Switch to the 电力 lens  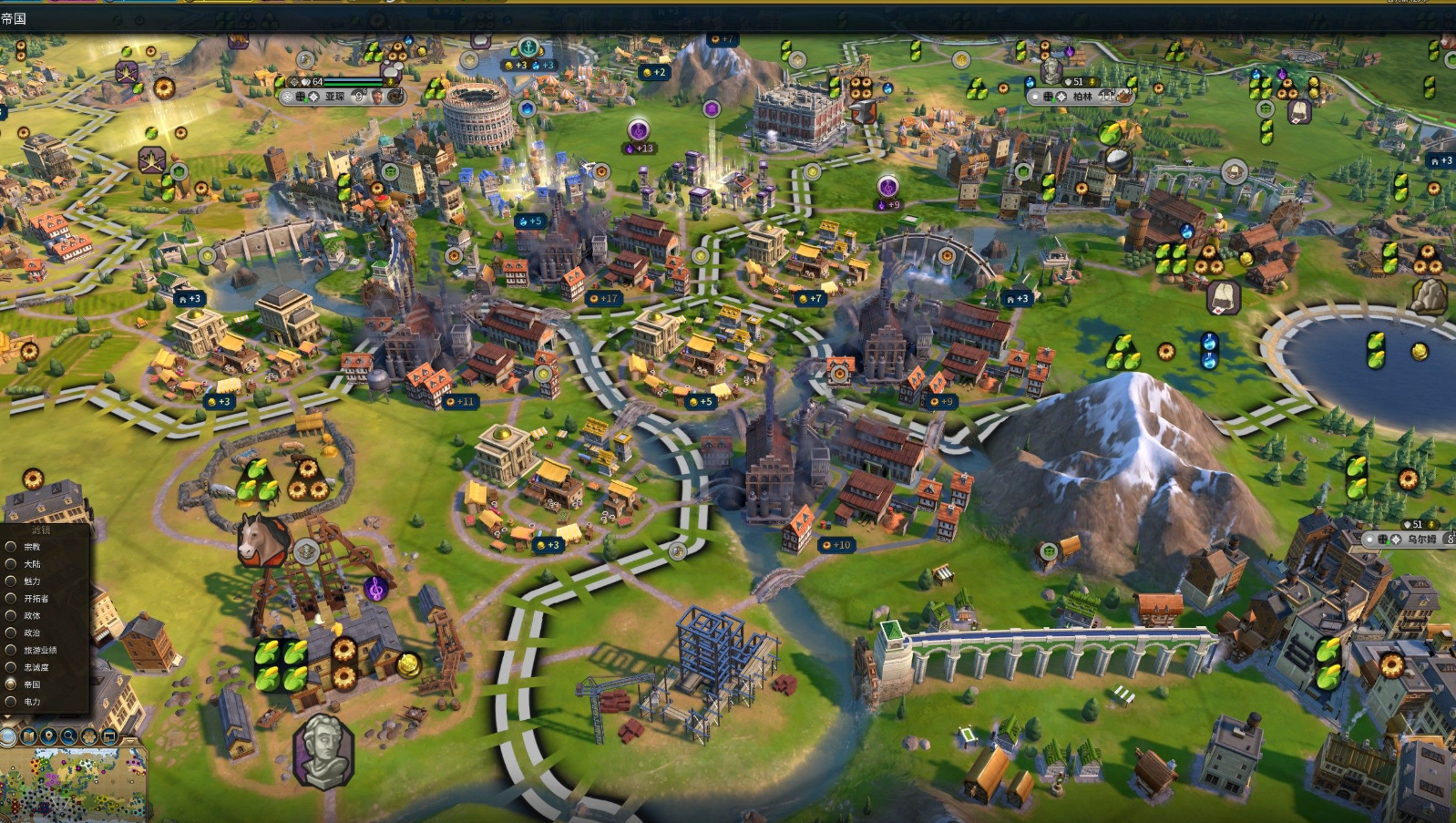pos(12,702)
